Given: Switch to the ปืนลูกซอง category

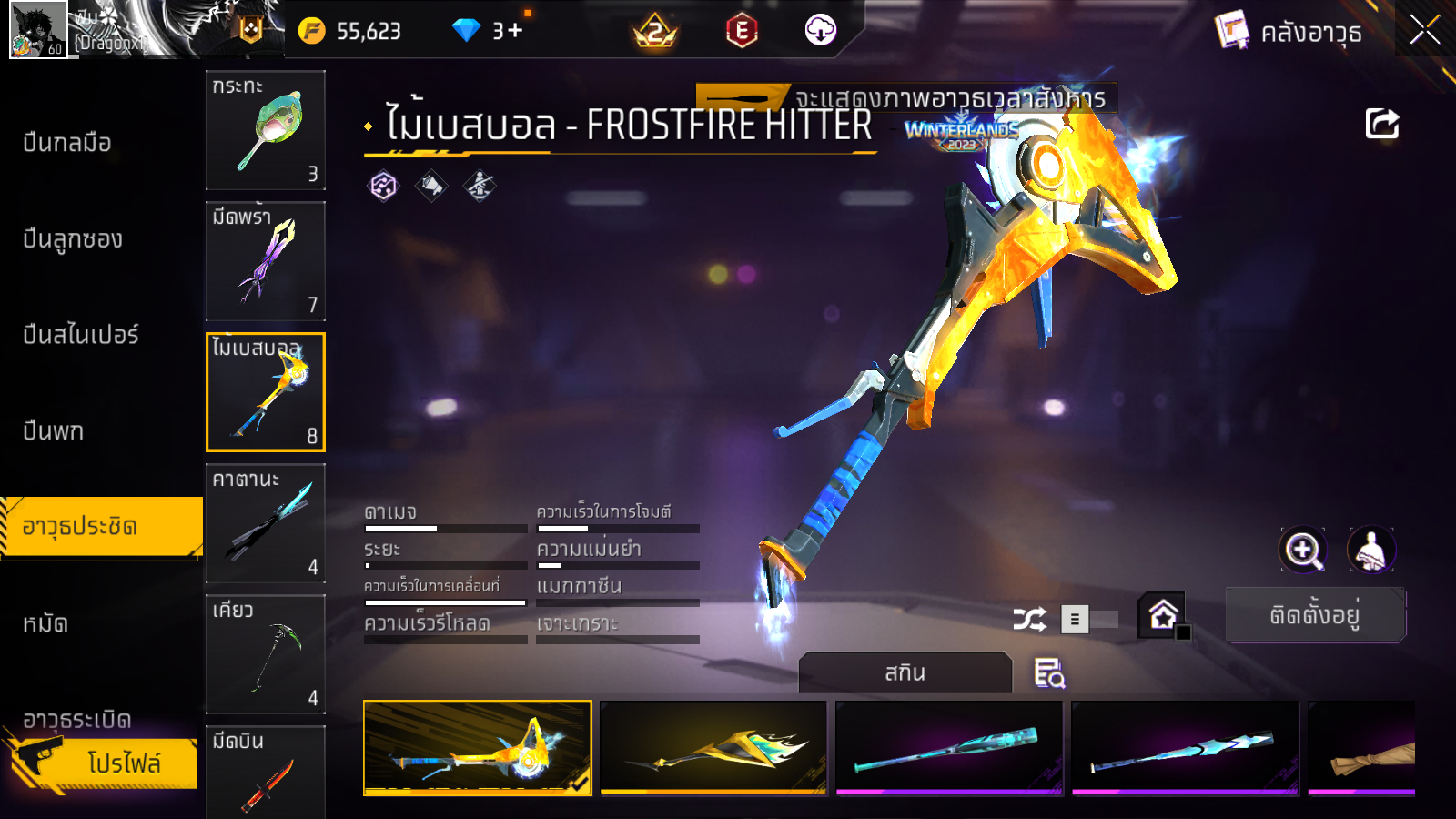Looking at the screenshot, I should coord(73,239).
